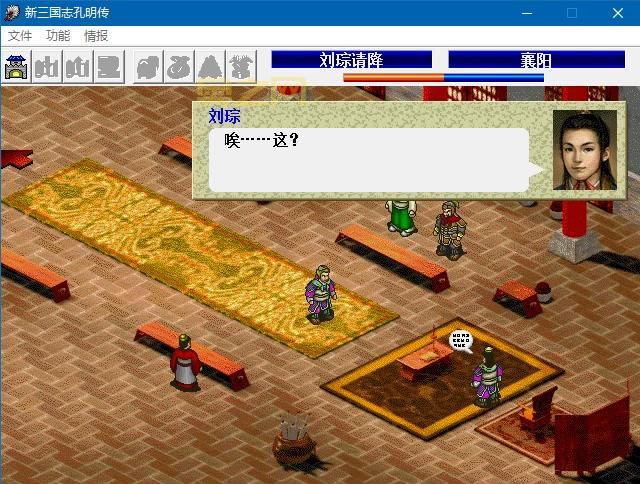Close the game window
Screen dimensions: 640x484
[x=617, y=13]
